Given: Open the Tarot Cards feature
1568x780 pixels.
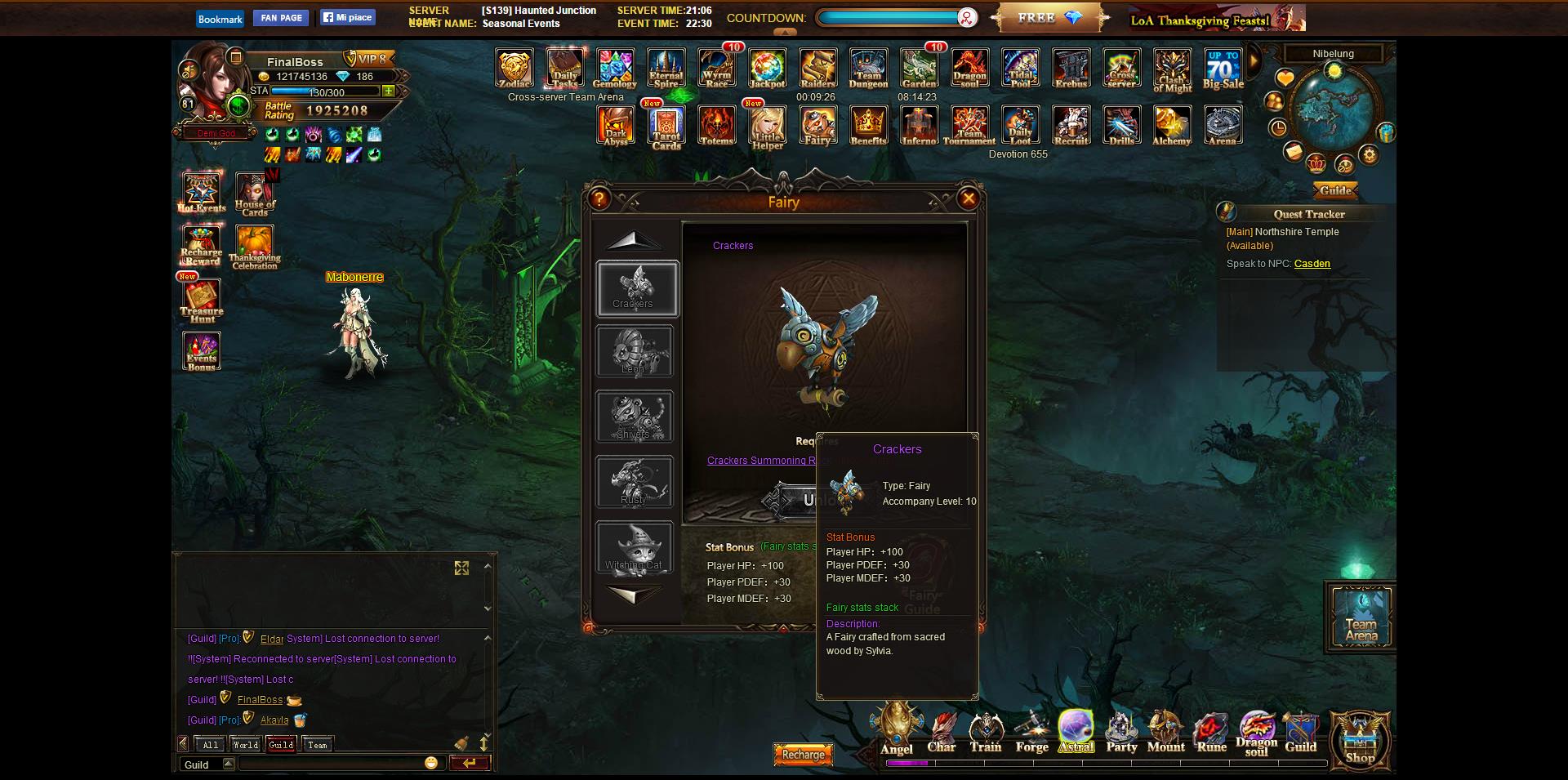Looking at the screenshot, I should pyautogui.click(x=666, y=127).
